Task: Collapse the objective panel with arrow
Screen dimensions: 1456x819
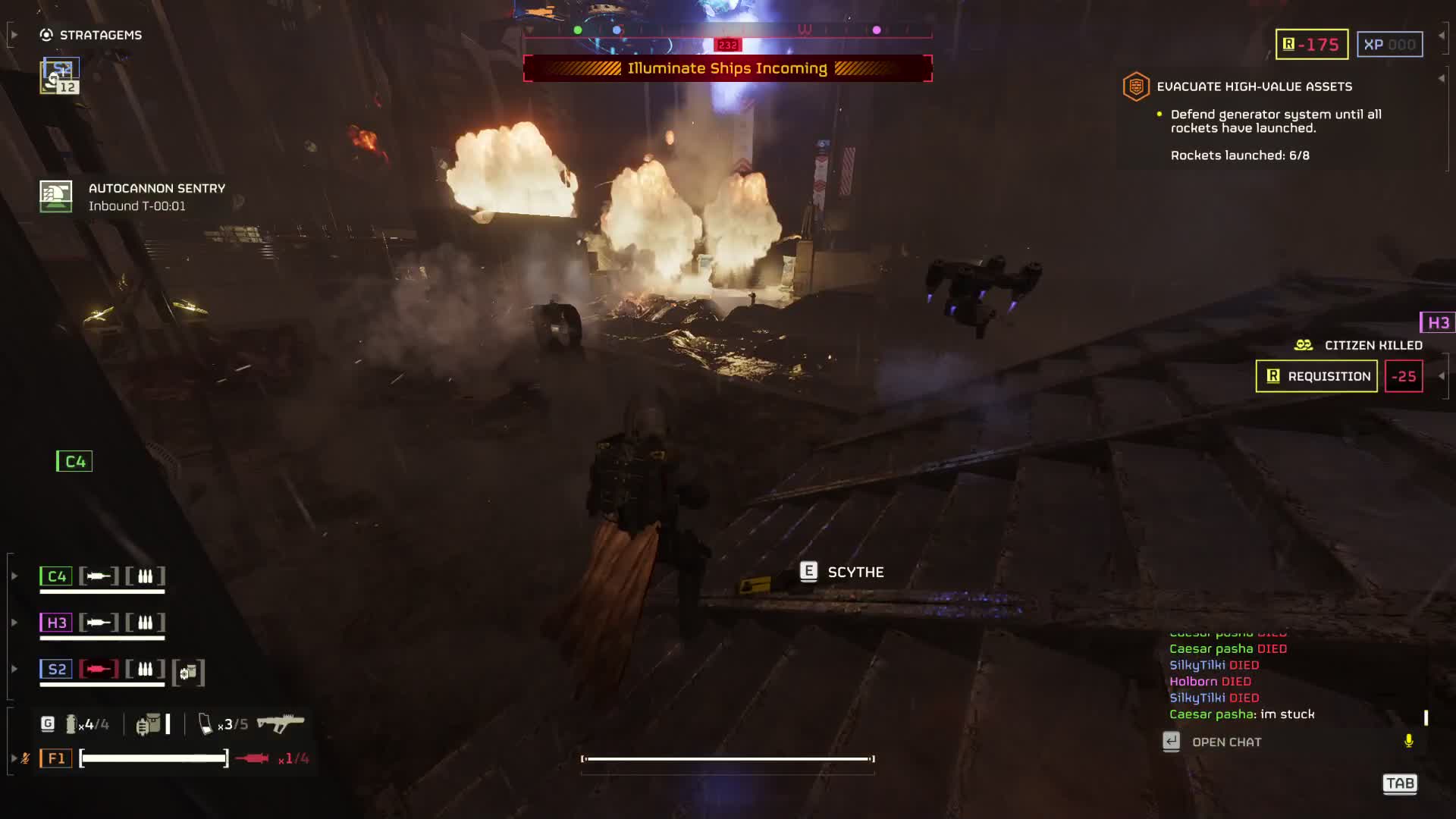Action: tap(1441, 78)
